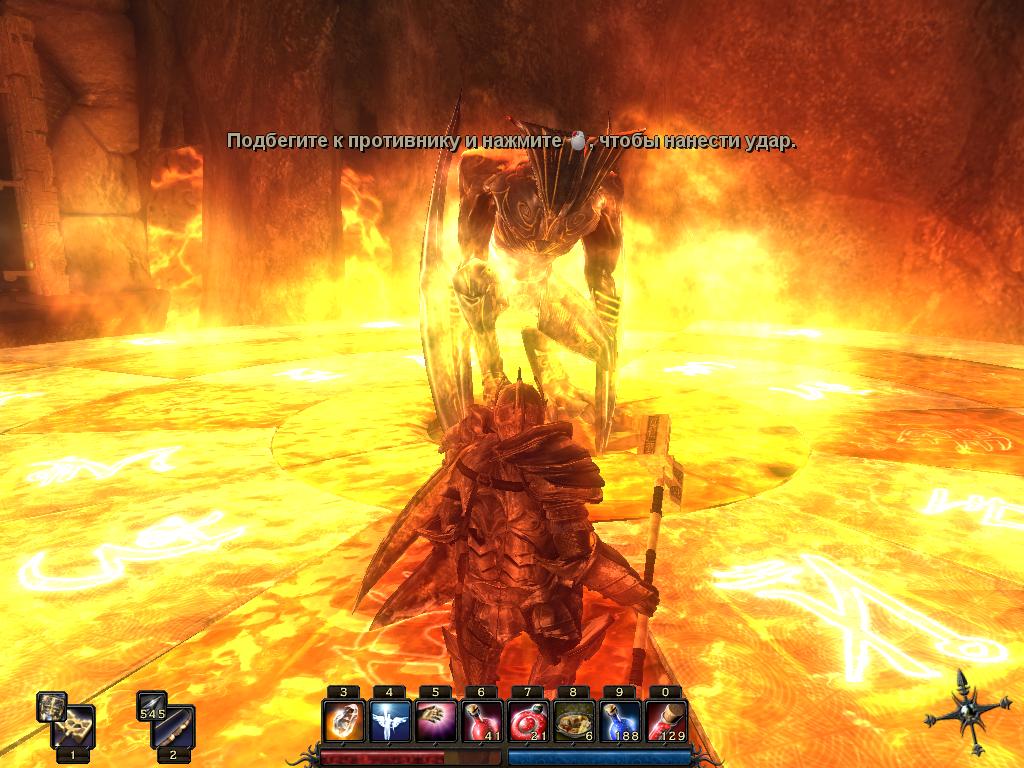
Task: Activate the glowing stone skill in slot 3
Action: click(343, 720)
